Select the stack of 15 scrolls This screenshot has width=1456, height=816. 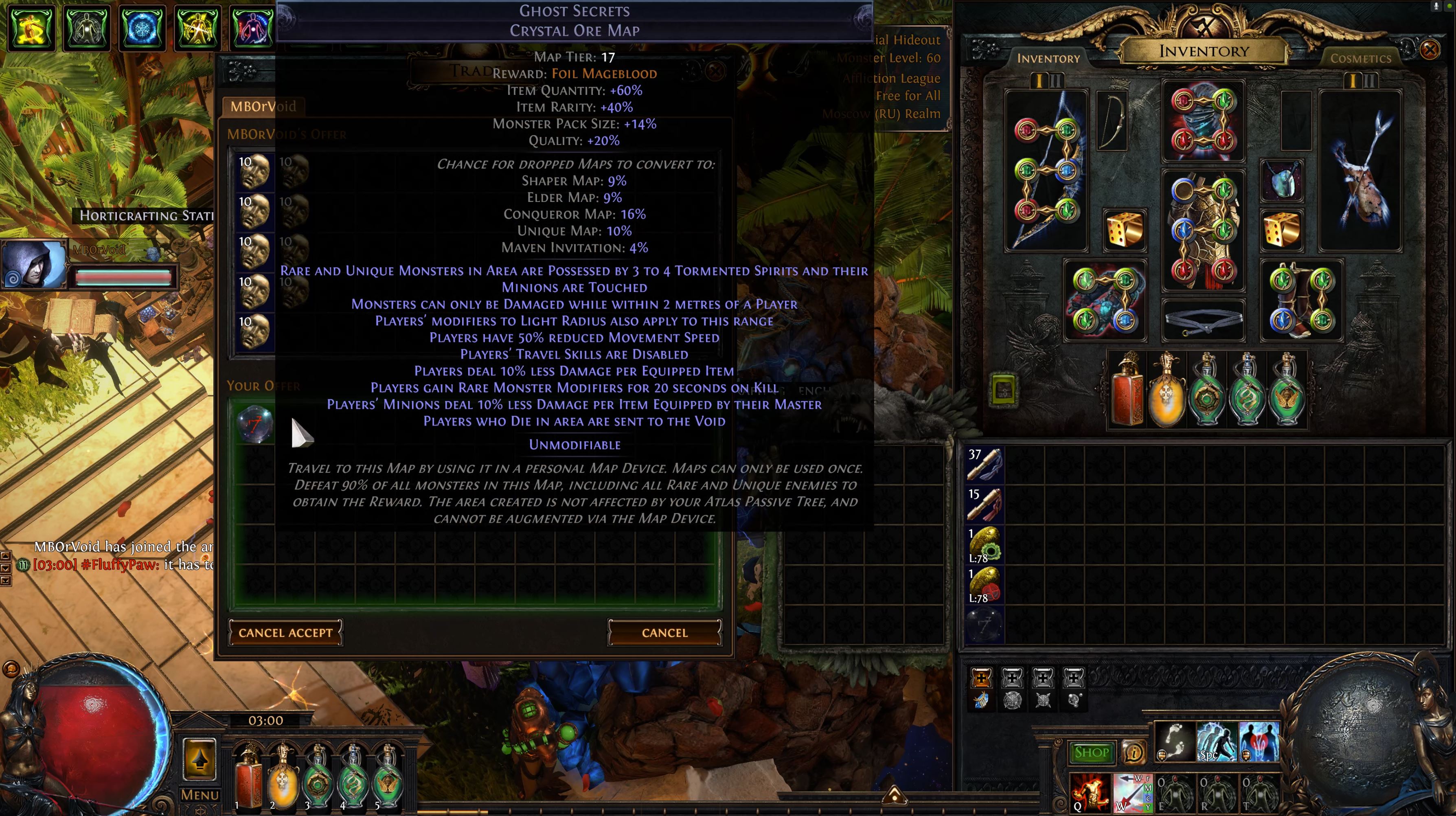coord(984,504)
